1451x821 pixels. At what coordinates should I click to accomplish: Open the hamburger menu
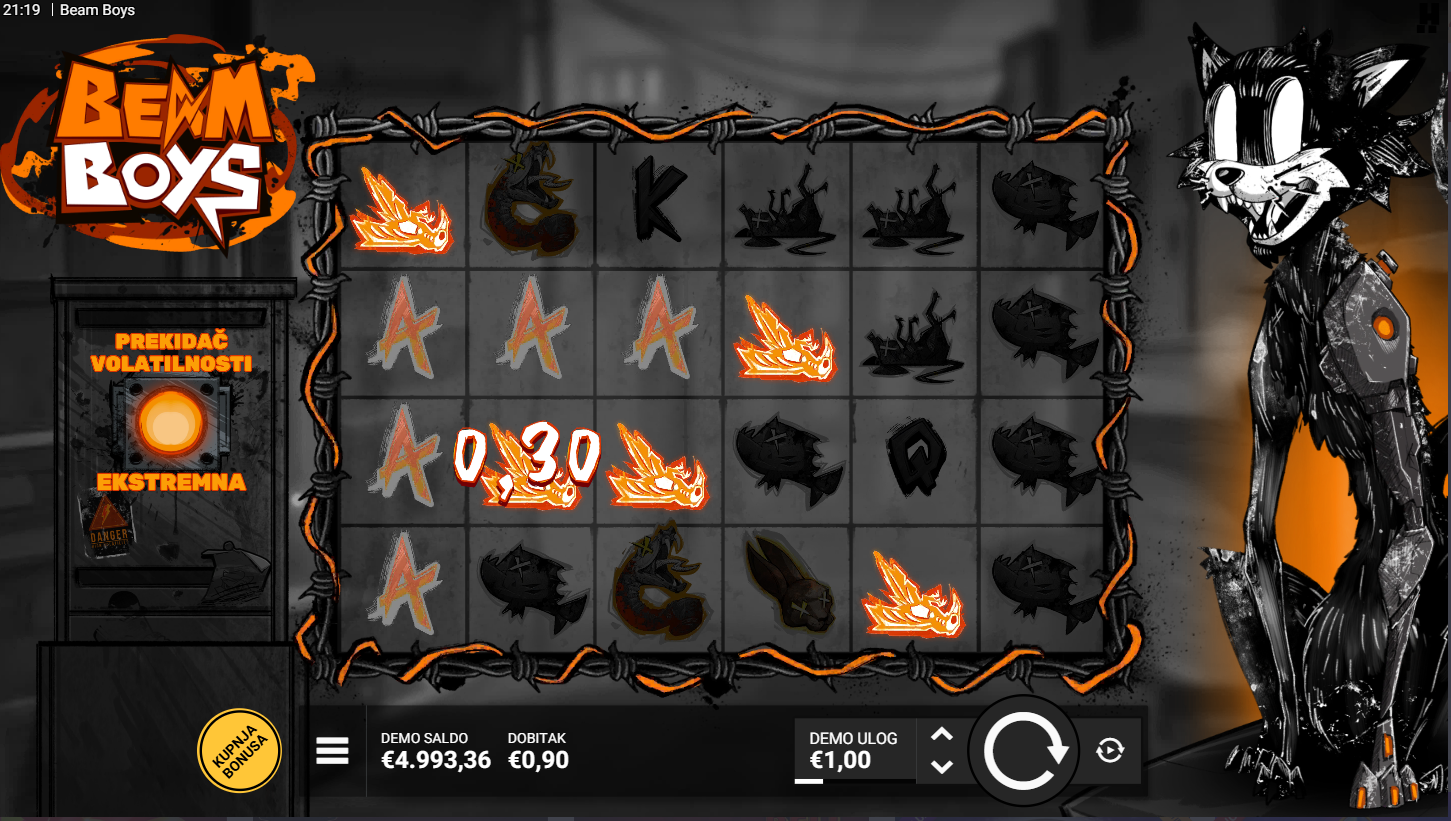click(332, 750)
